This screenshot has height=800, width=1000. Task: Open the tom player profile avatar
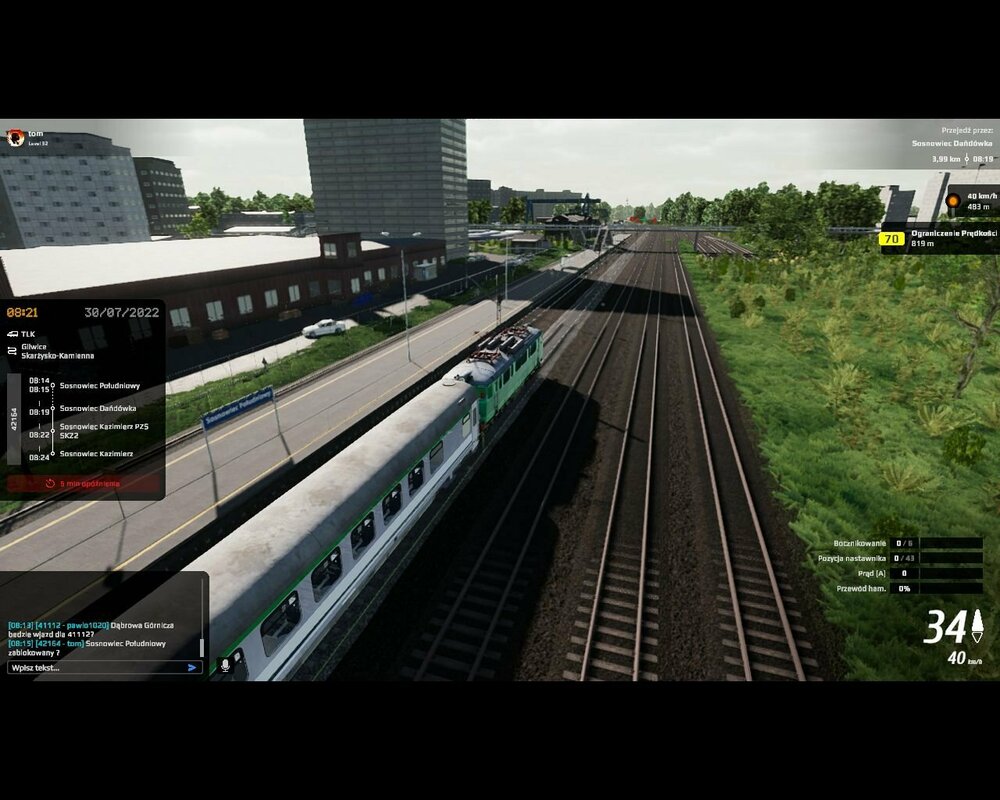pyautogui.click(x=14, y=139)
